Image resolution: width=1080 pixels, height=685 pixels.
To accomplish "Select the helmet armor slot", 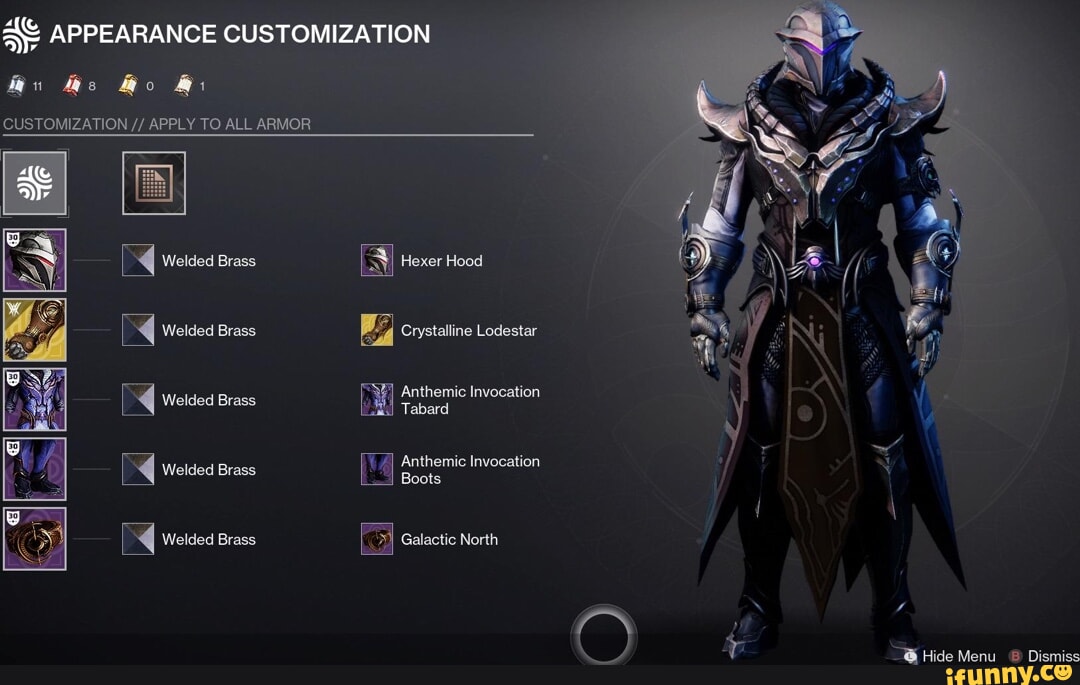I will coord(35,260).
